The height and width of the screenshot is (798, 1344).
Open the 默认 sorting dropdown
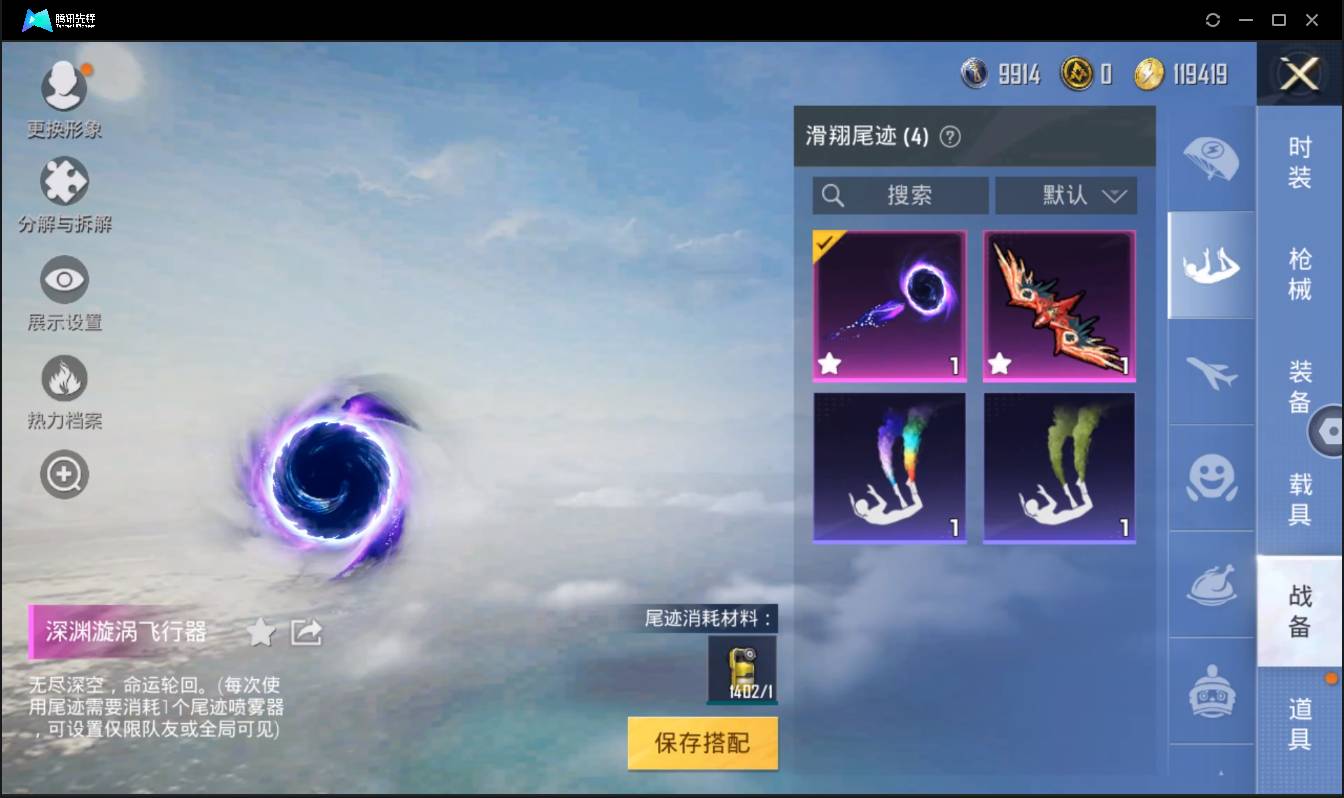1066,195
